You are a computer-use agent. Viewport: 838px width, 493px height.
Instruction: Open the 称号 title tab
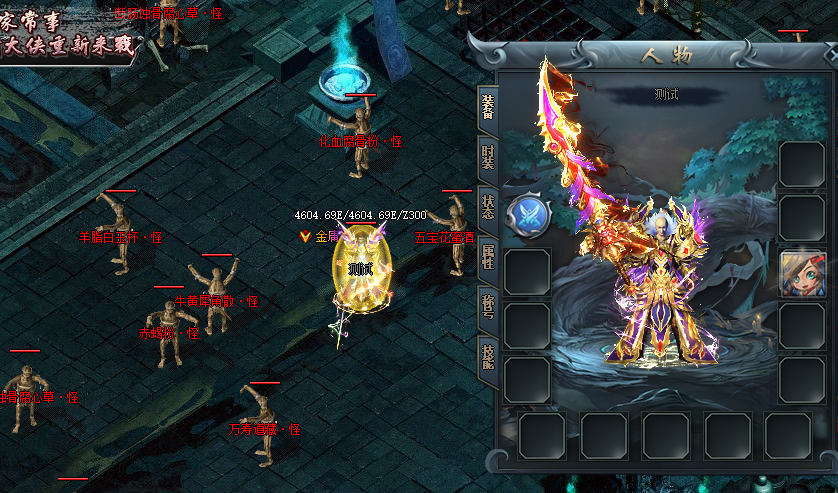click(x=487, y=304)
